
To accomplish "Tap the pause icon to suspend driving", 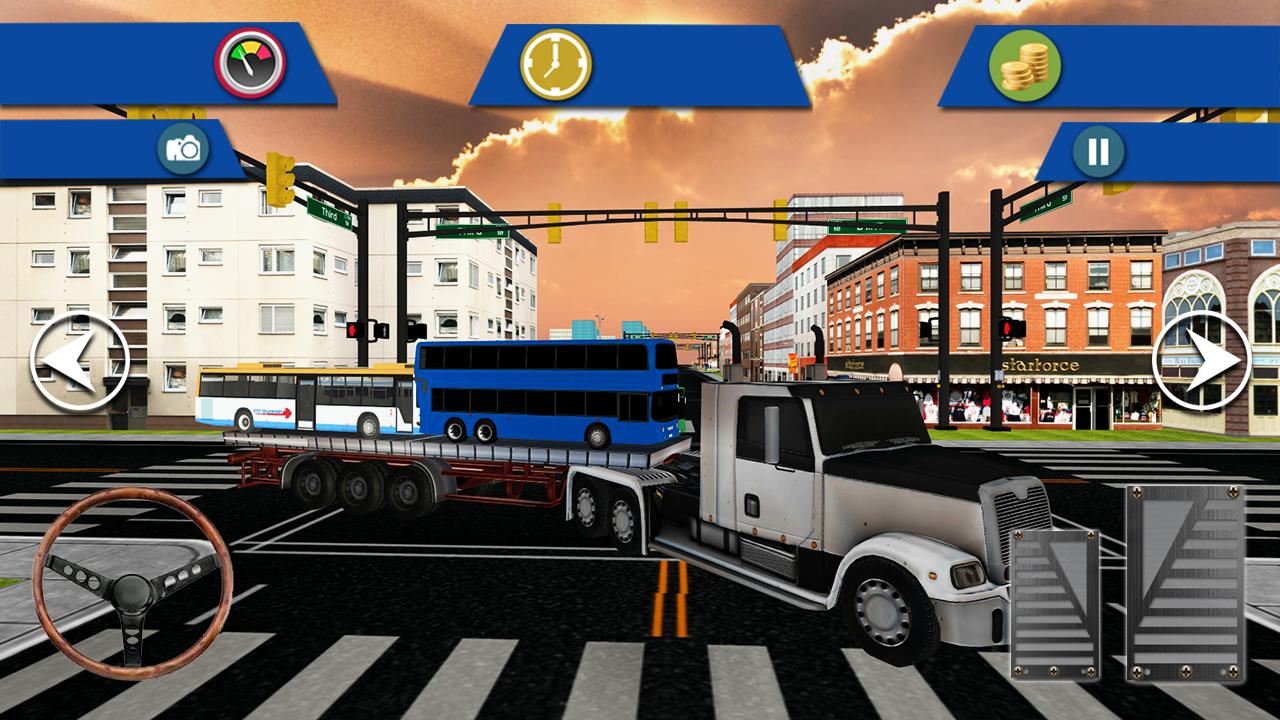I will pyautogui.click(x=1096, y=150).
